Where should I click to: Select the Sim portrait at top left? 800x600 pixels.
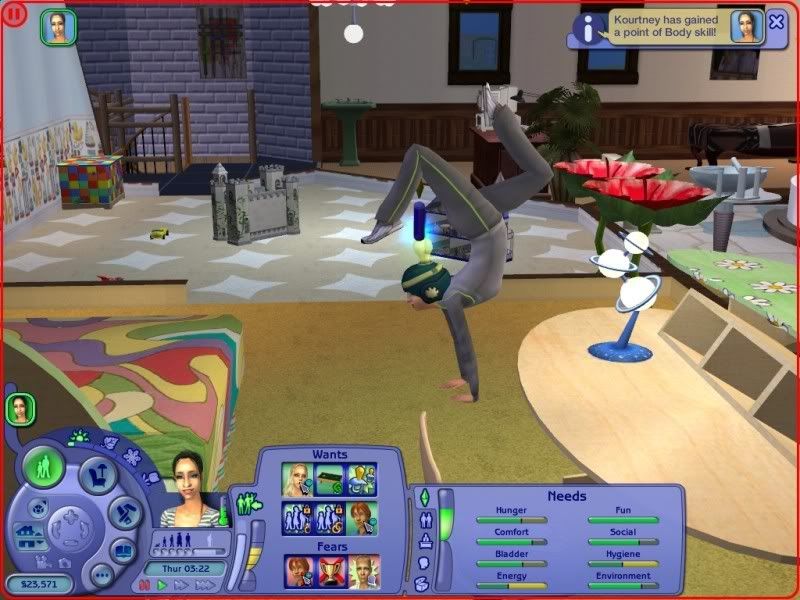[57, 27]
